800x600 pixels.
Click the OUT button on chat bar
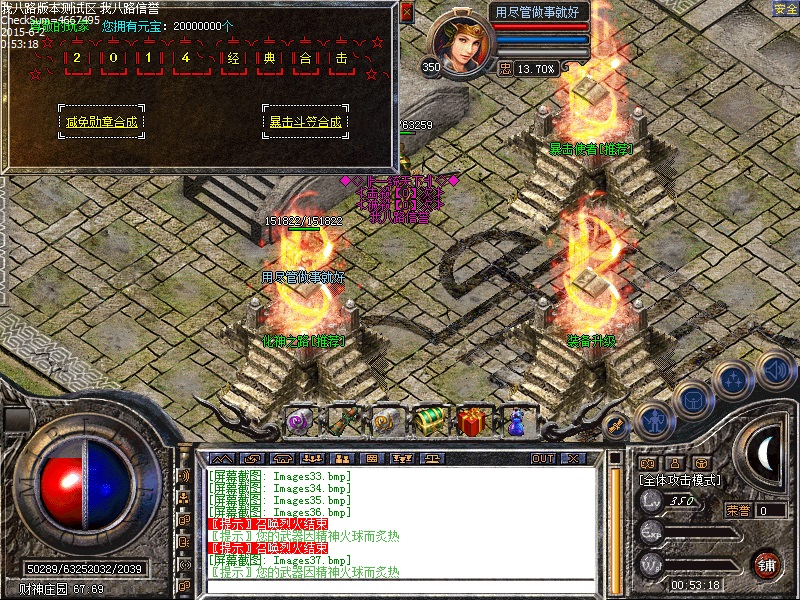coord(543,458)
